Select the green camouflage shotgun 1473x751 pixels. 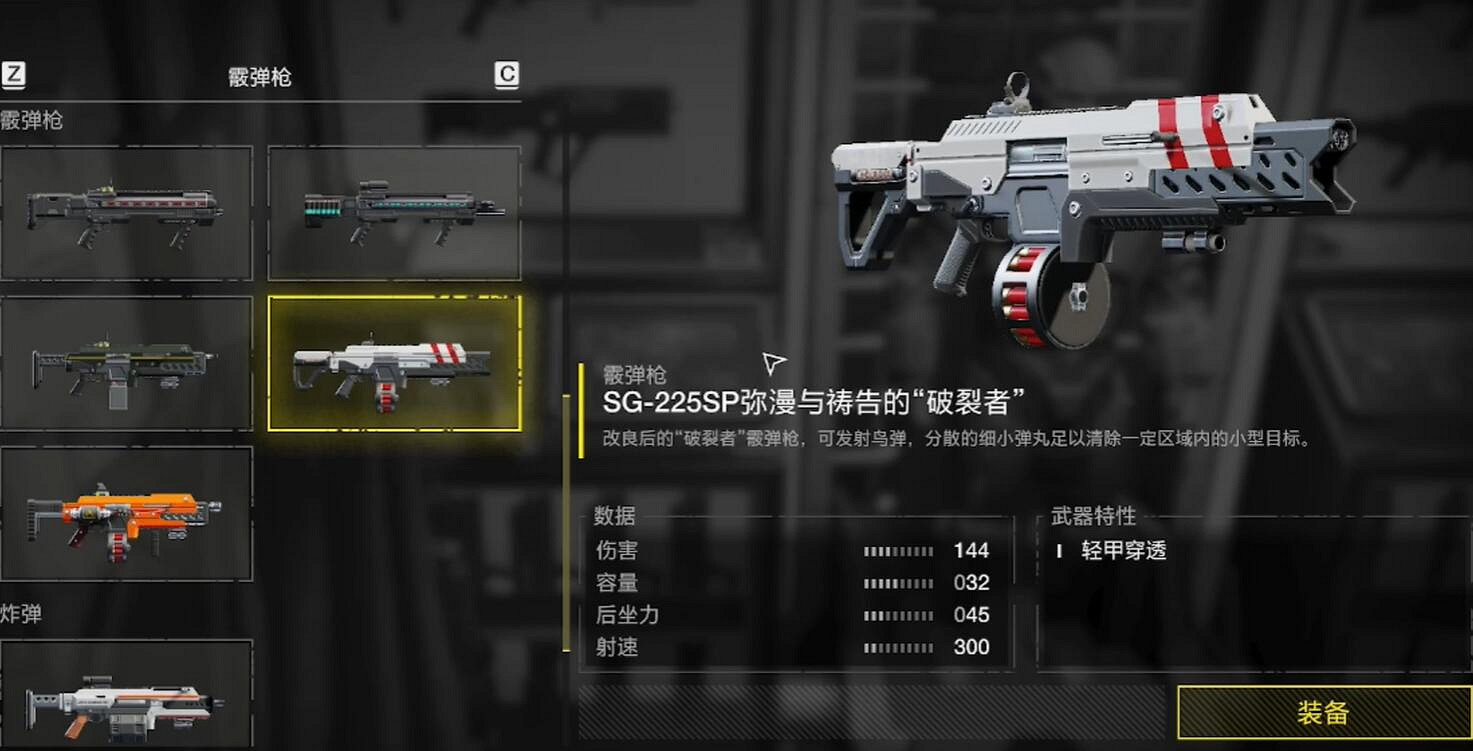pyautogui.click(x=128, y=362)
